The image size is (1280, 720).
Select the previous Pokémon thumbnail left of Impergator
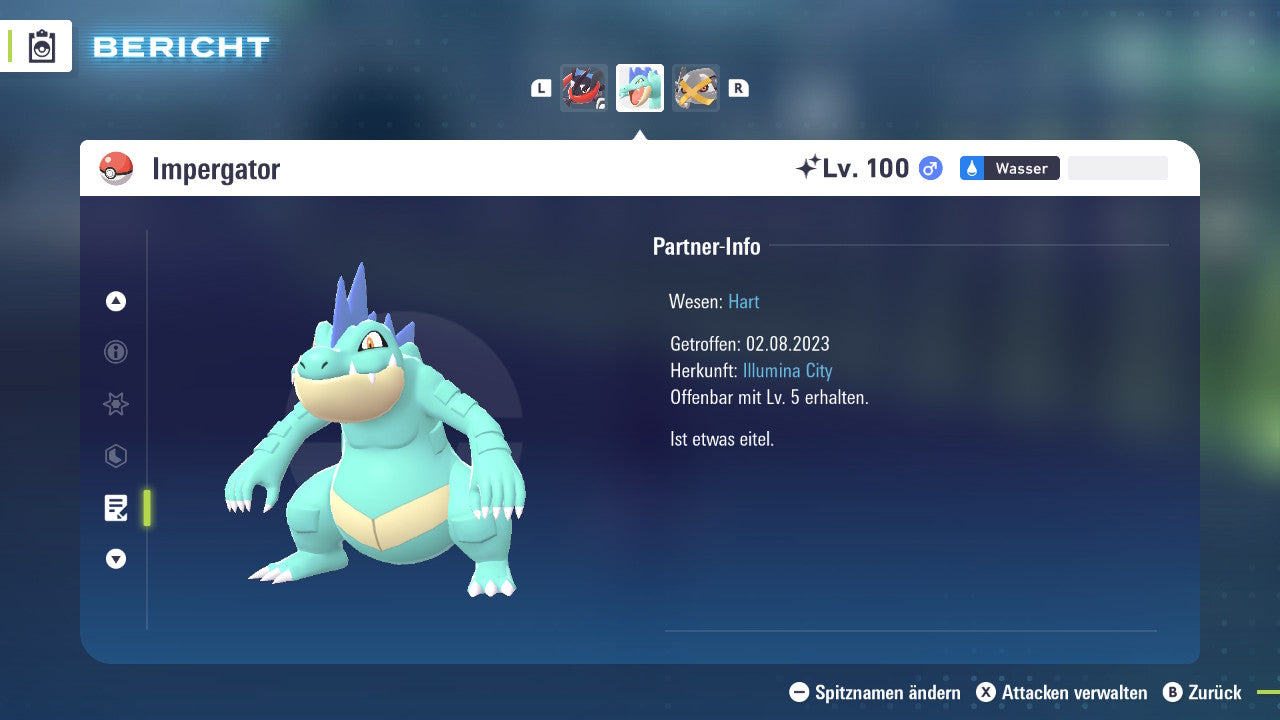[x=584, y=88]
